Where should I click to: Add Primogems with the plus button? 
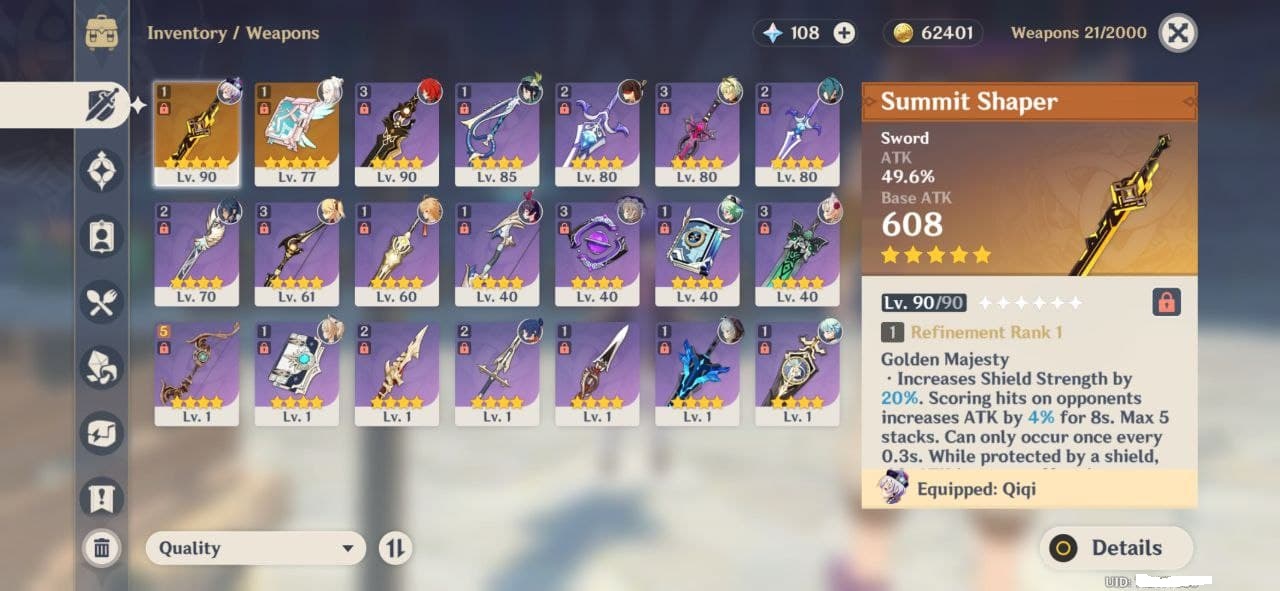(x=844, y=33)
